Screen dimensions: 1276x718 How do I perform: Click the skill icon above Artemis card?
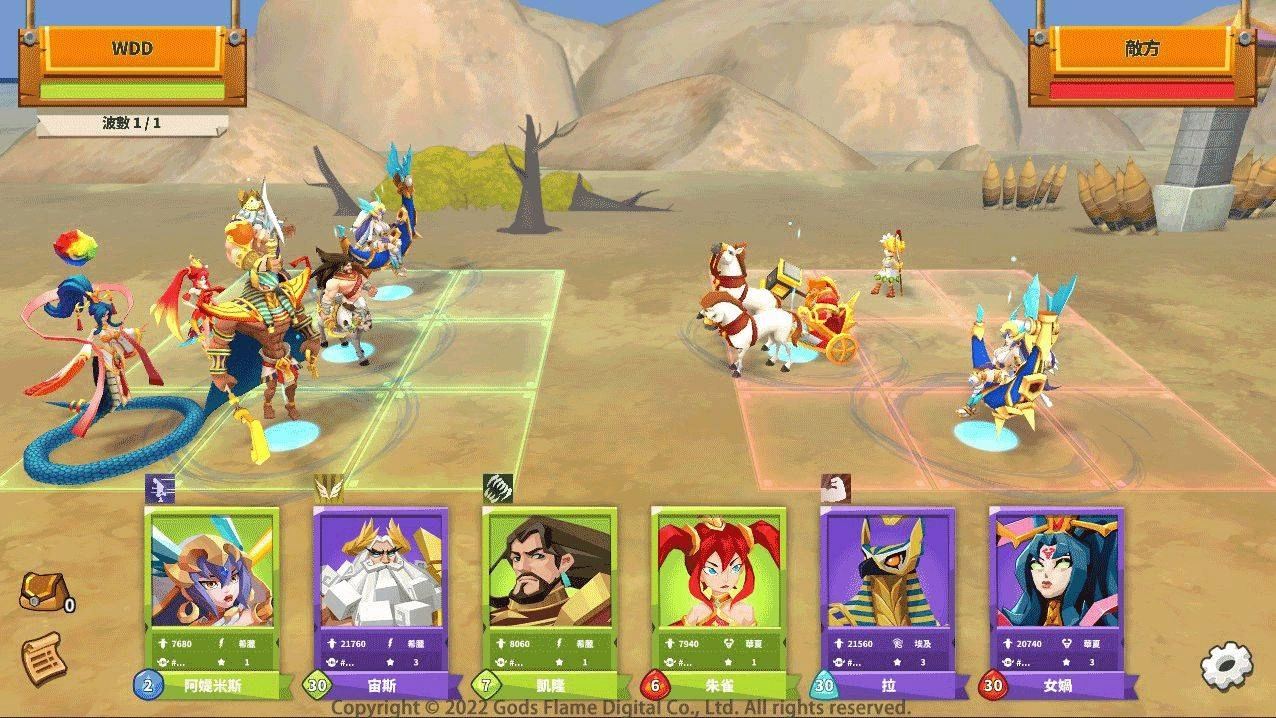click(x=161, y=488)
